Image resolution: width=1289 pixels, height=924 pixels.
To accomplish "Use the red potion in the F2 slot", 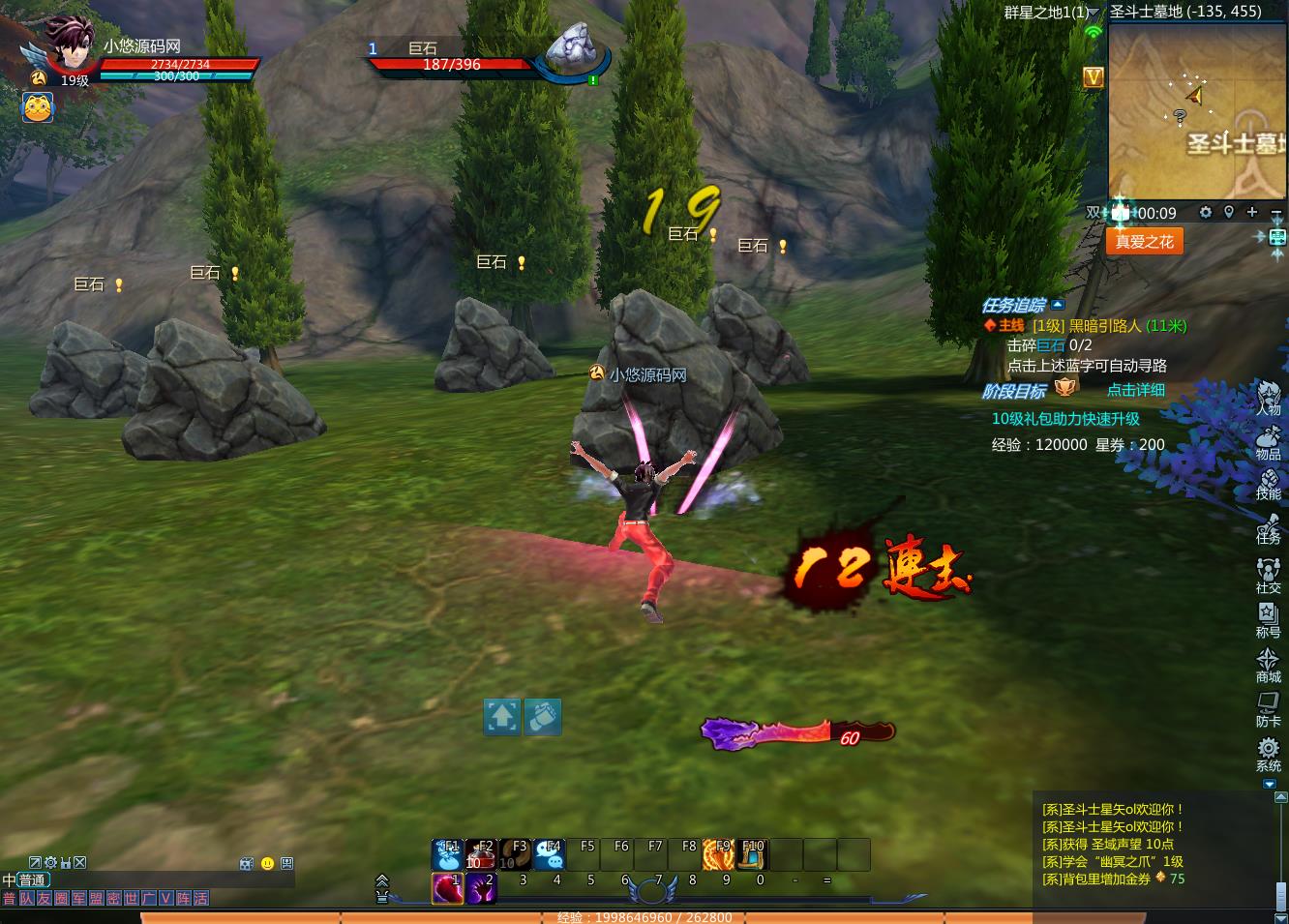I will [x=481, y=854].
